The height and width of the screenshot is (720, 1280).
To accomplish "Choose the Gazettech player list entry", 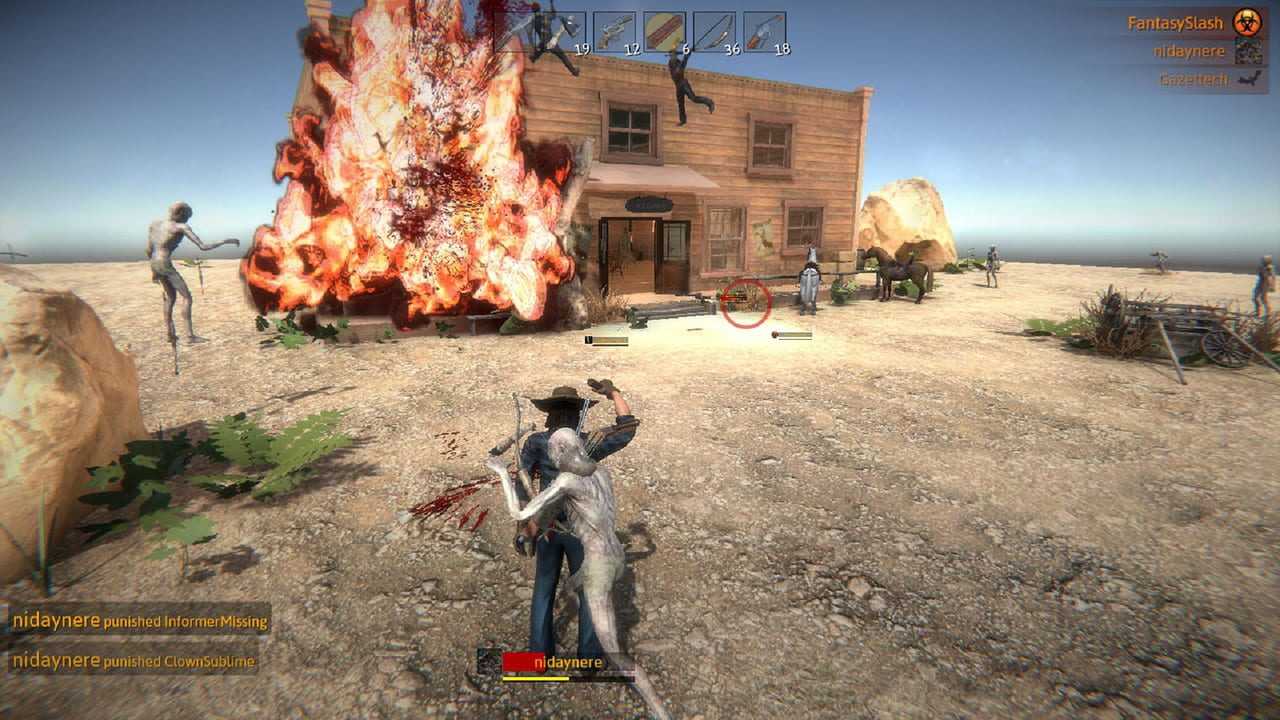I will click(x=1192, y=79).
